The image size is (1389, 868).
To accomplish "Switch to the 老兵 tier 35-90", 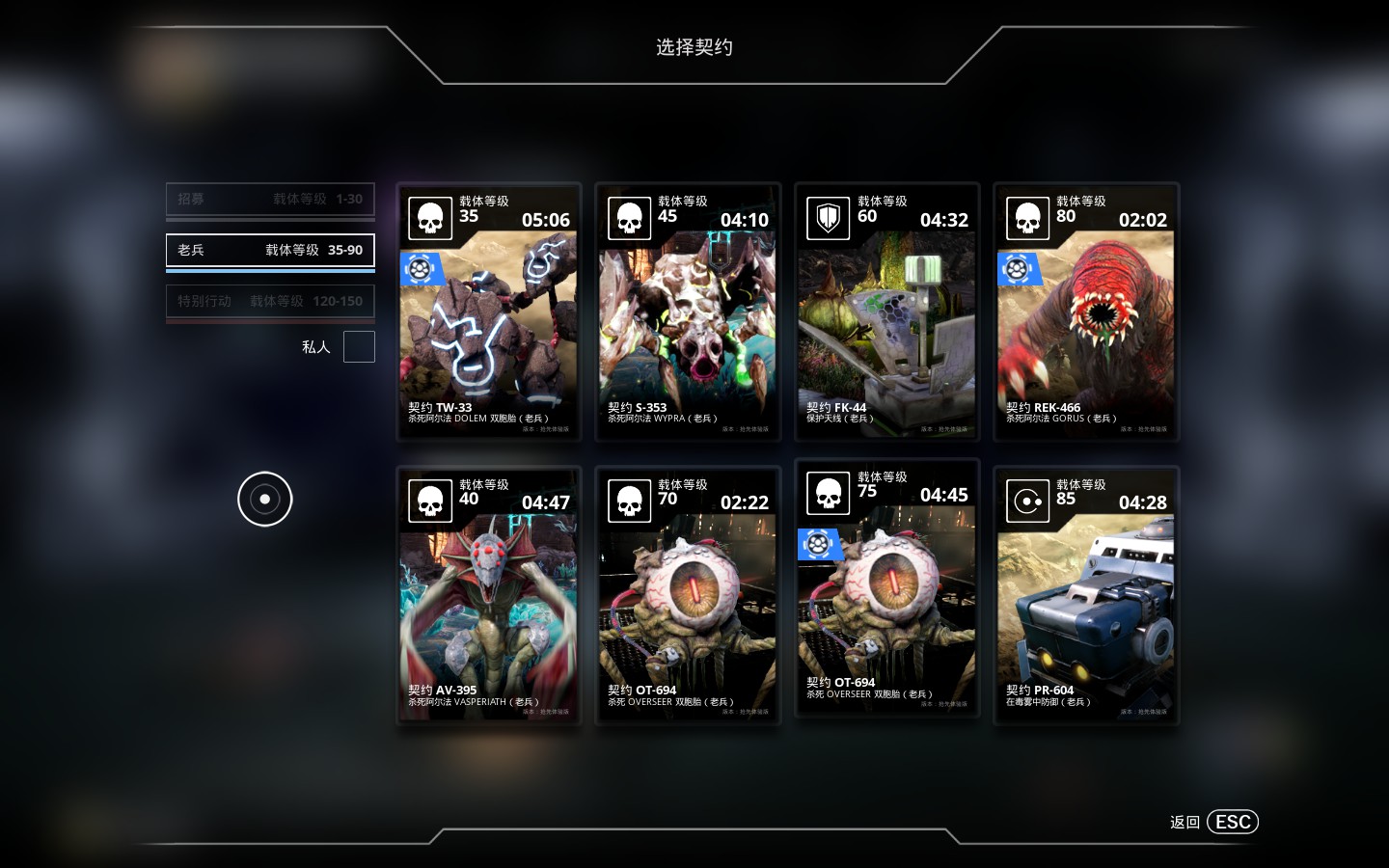I will click(270, 250).
